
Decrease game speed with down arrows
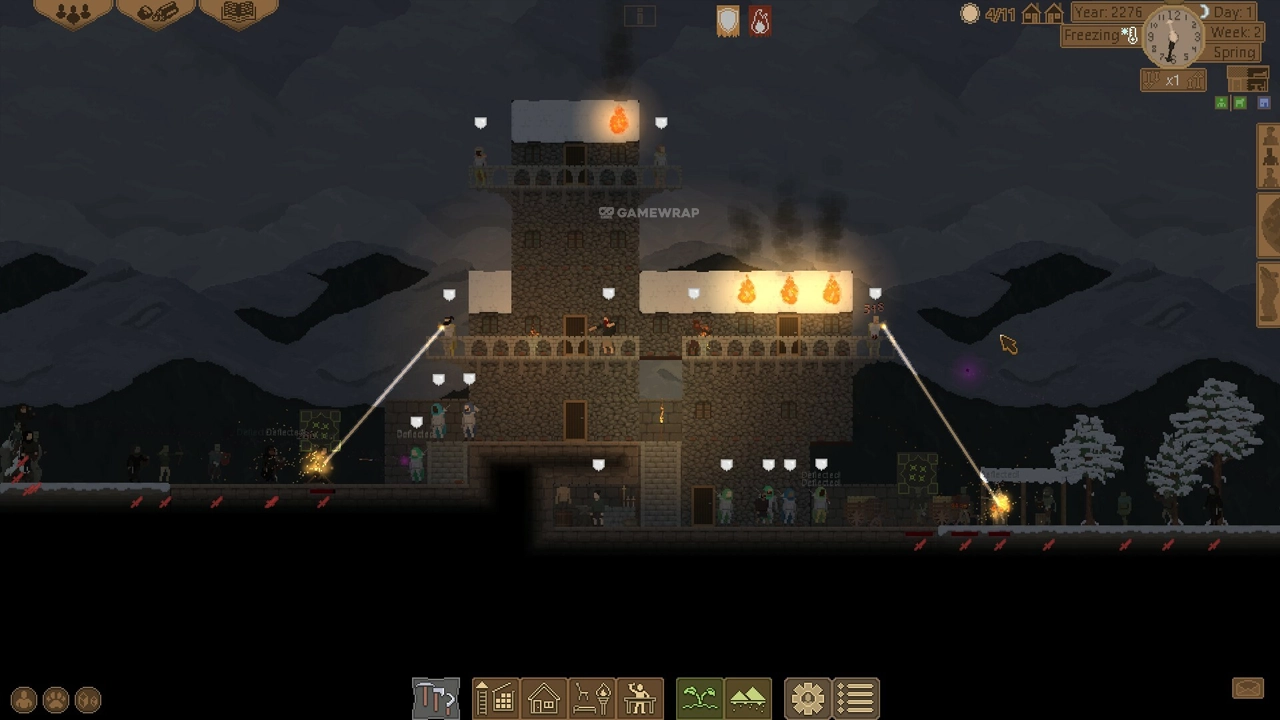[1151, 80]
